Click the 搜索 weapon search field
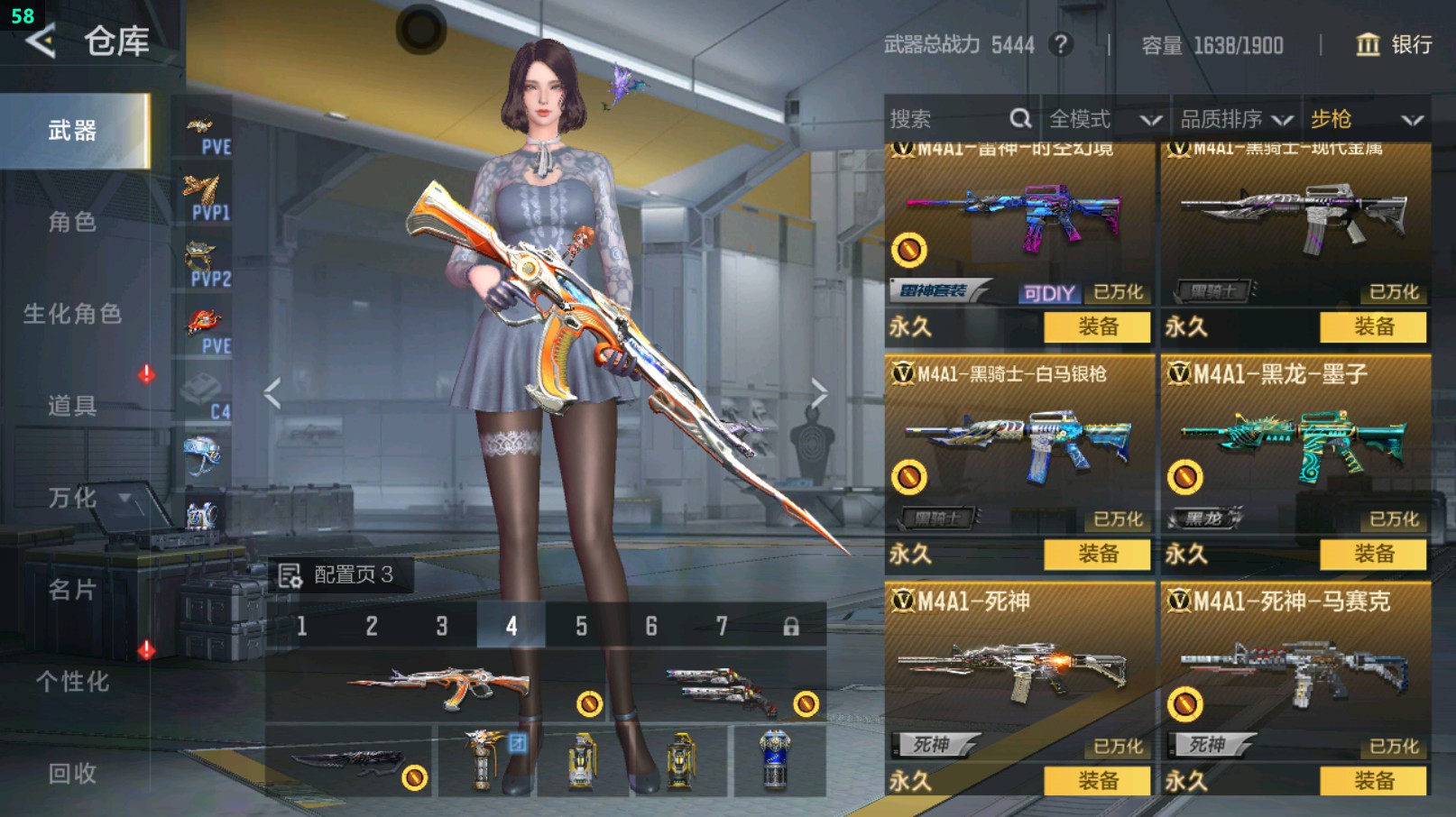This screenshot has height=817, width=1456. point(947,119)
